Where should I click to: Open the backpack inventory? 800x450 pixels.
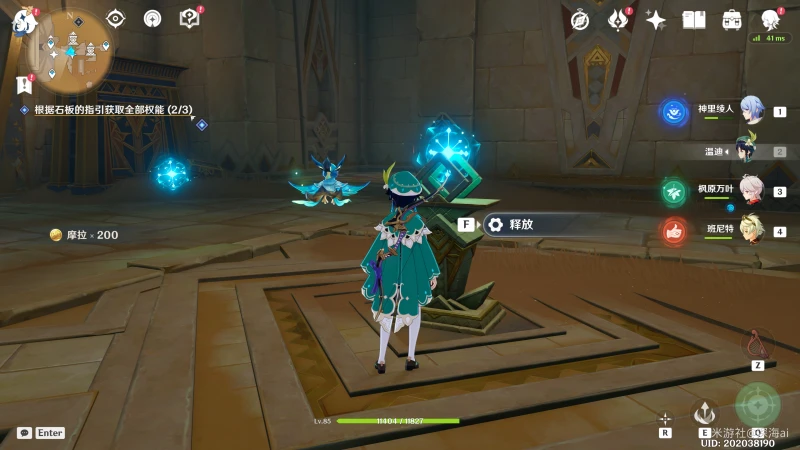tap(732, 19)
